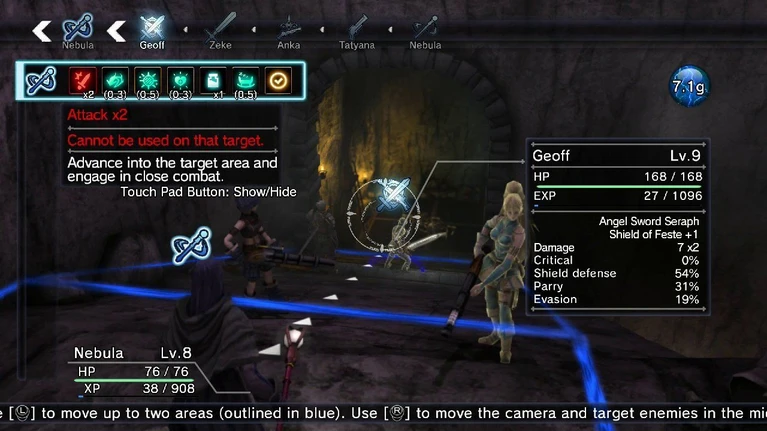
Task: Pick Zeke's turn order portrait
Action: click(221, 26)
